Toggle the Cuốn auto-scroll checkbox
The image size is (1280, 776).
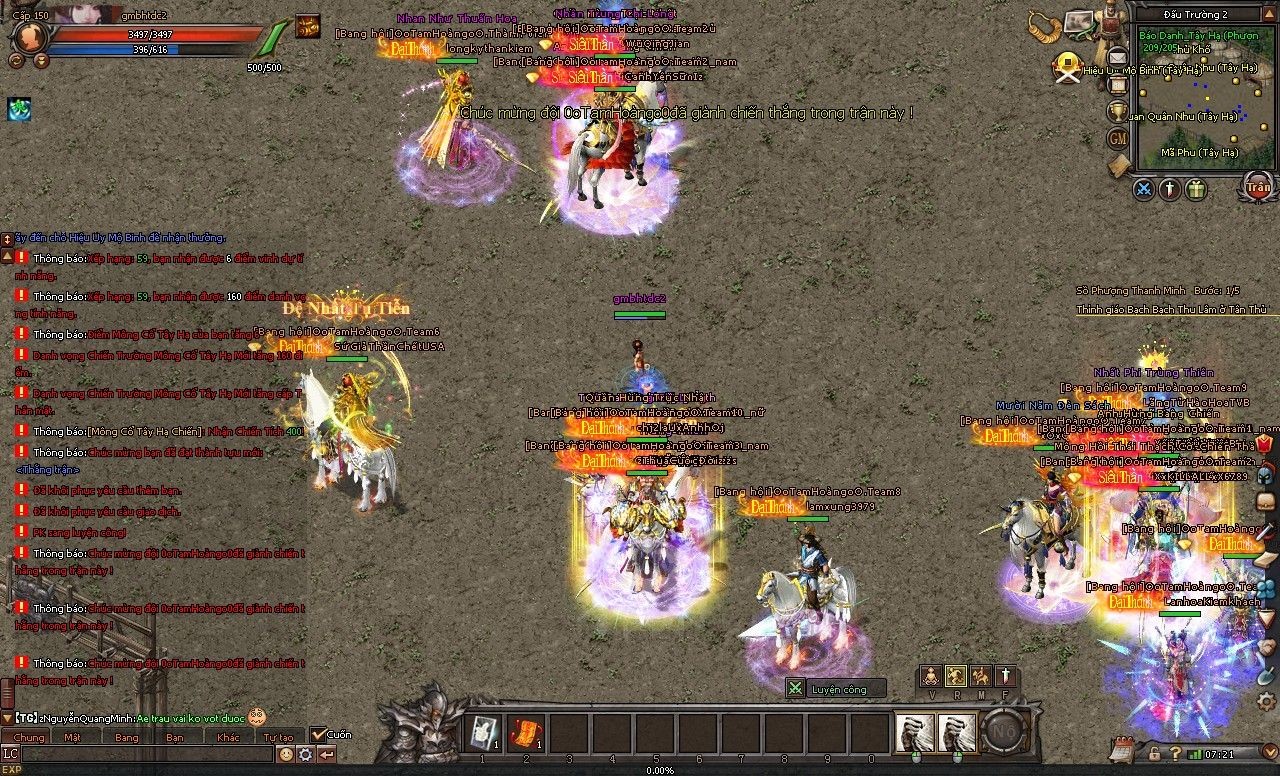point(318,734)
